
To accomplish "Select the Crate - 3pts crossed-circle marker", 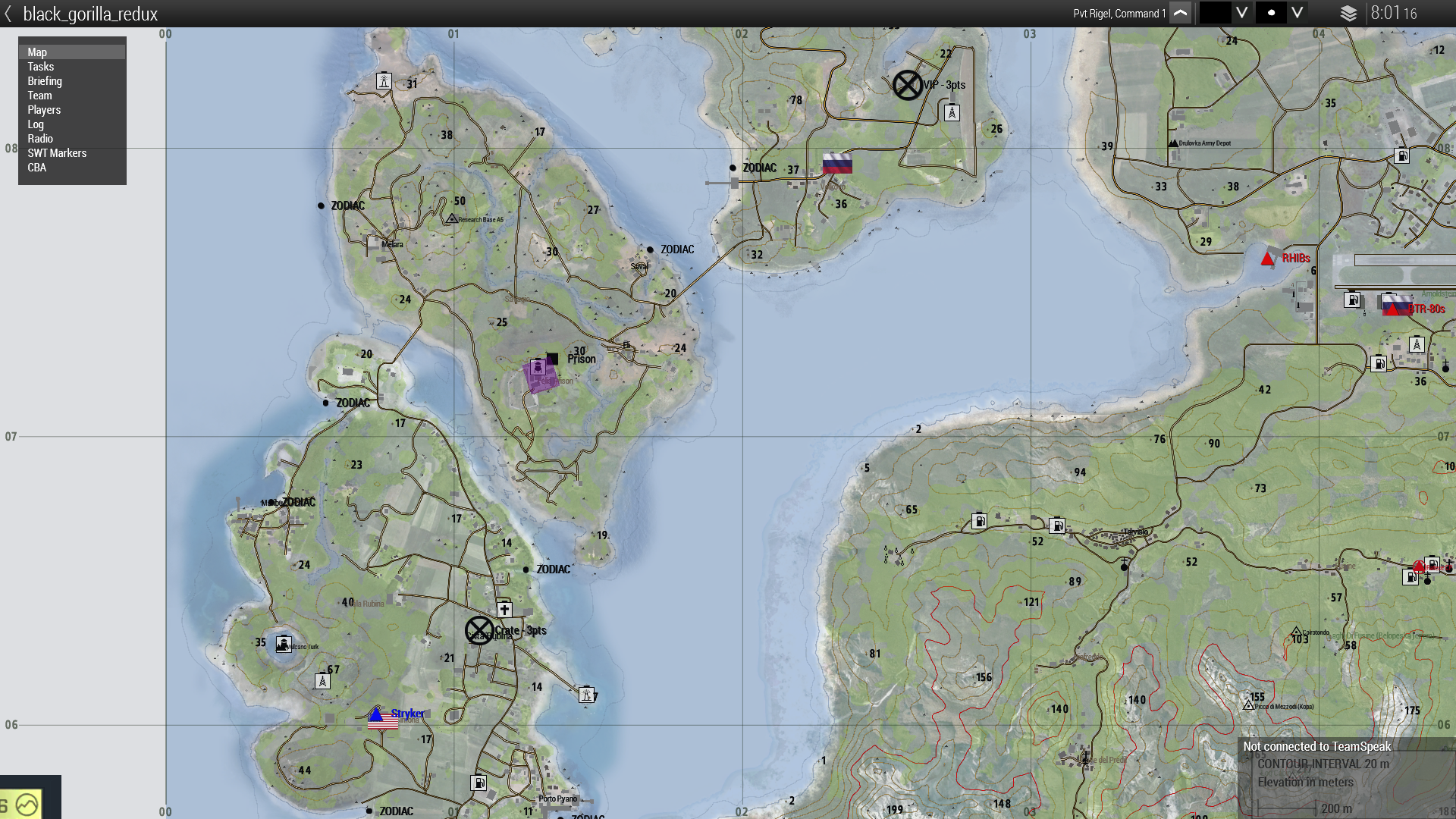I will pyautogui.click(x=479, y=630).
